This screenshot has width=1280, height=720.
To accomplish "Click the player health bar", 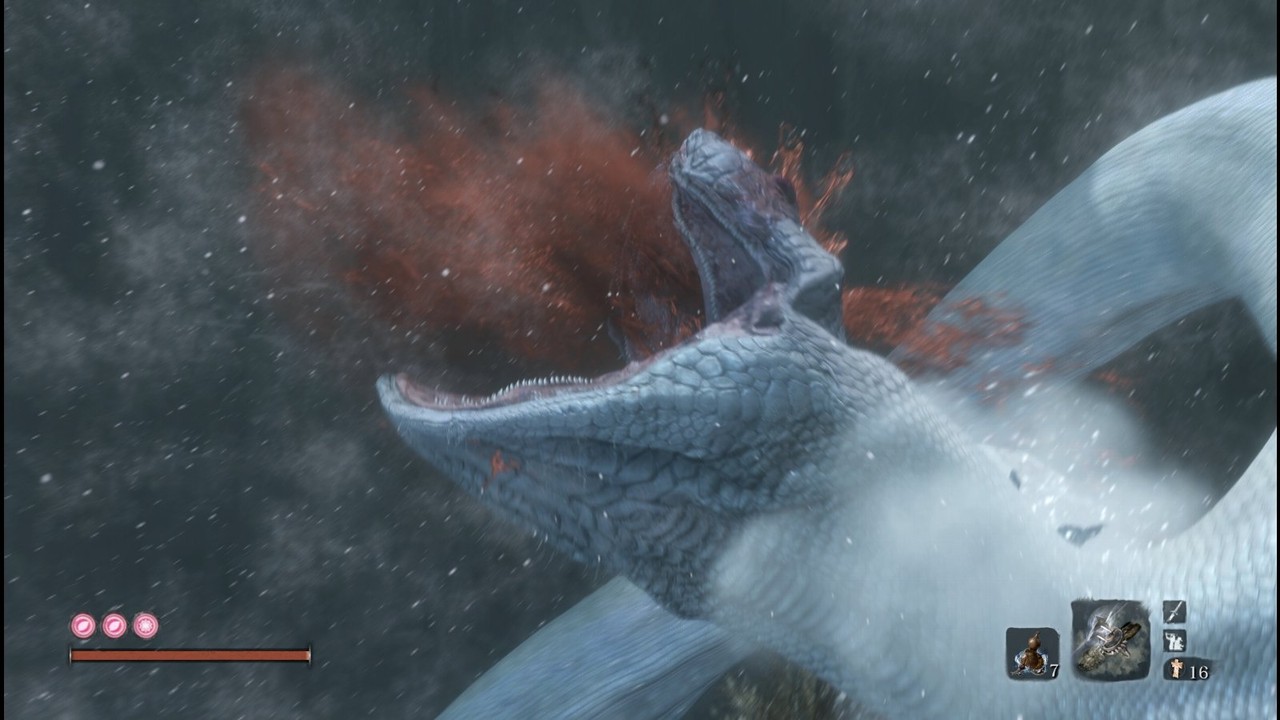I will pos(190,655).
